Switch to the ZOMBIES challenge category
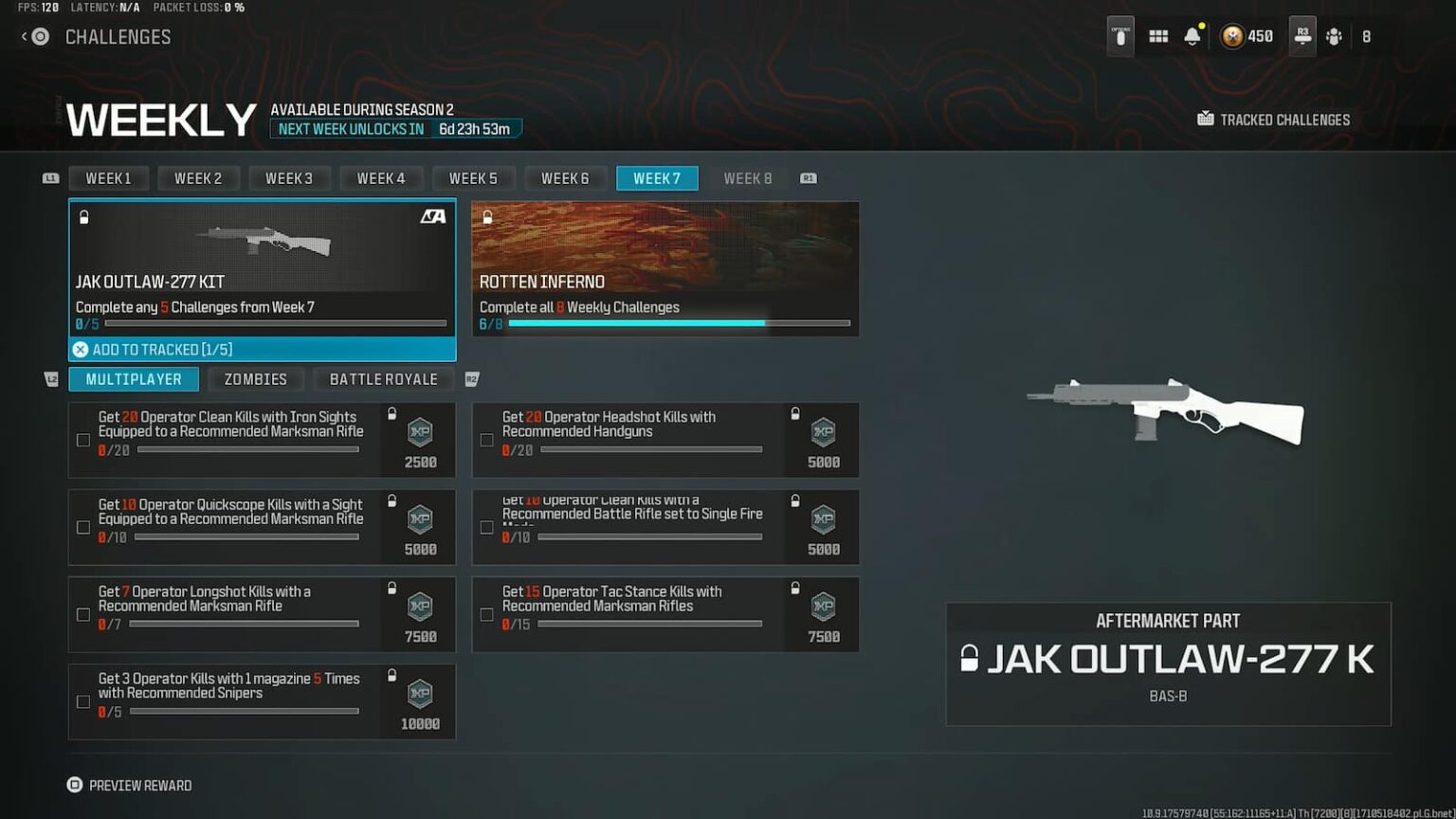1456x819 pixels. (x=255, y=378)
